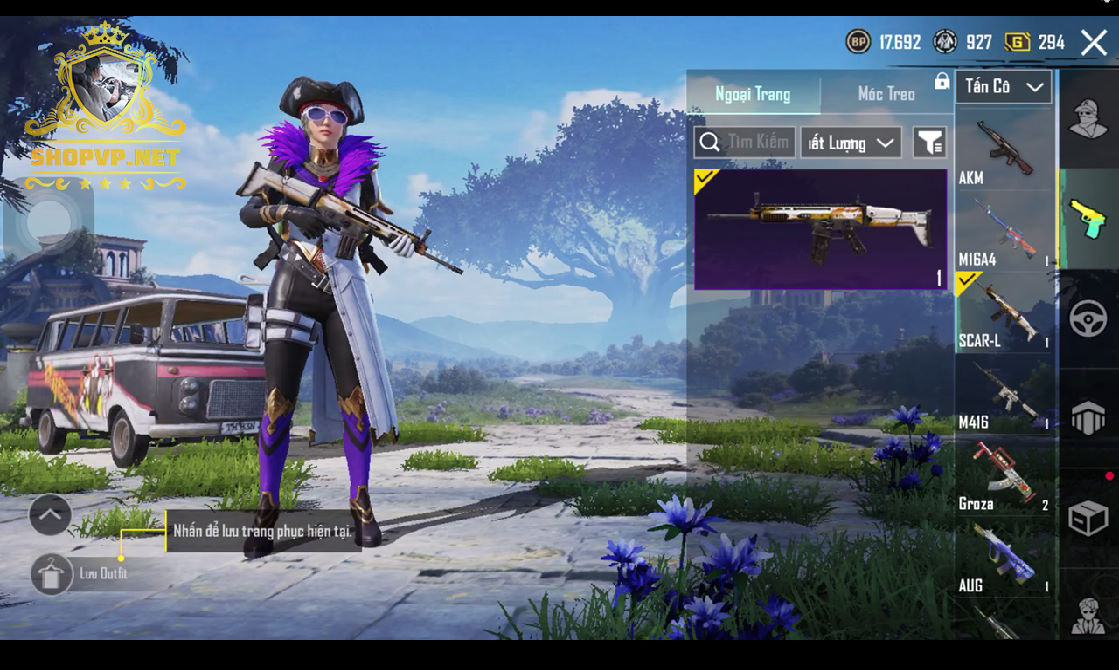1119x670 pixels.
Task: Open the crate box category icon
Action: pyautogui.click(x=1088, y=518)
